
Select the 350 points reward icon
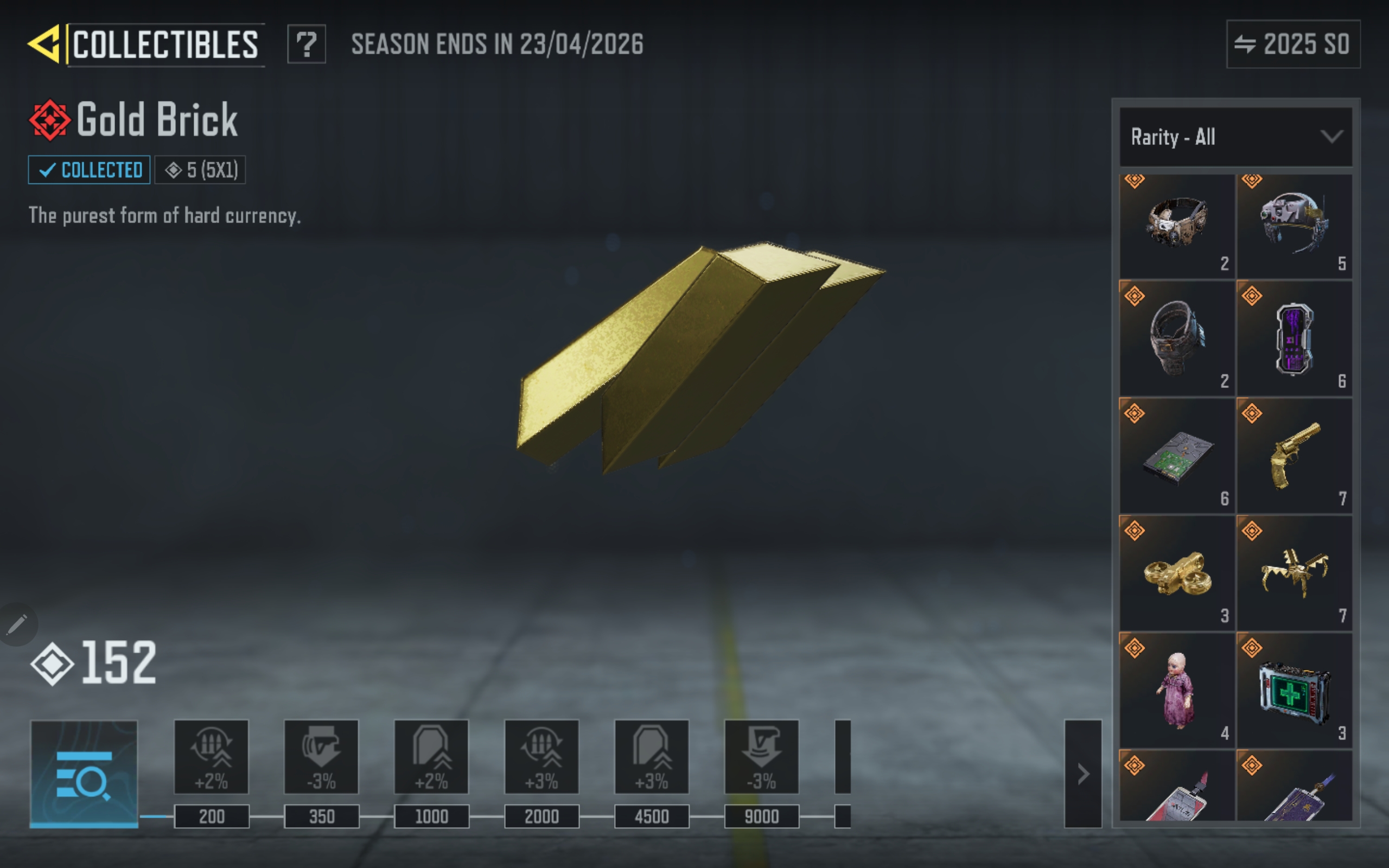click(321, 757)
